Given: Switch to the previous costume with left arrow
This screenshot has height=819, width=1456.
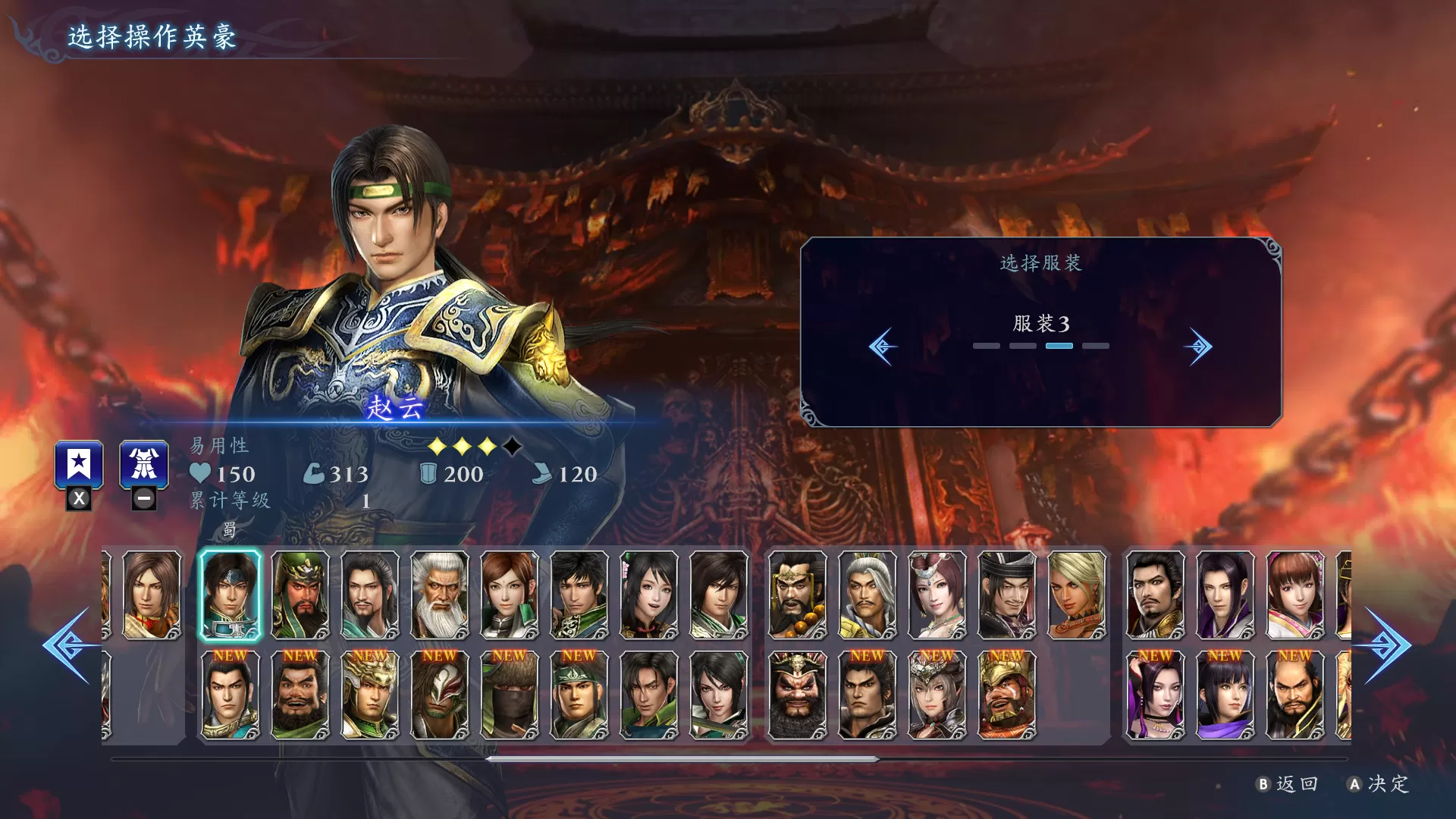Looking at the screenshot, I should [883, 347].
